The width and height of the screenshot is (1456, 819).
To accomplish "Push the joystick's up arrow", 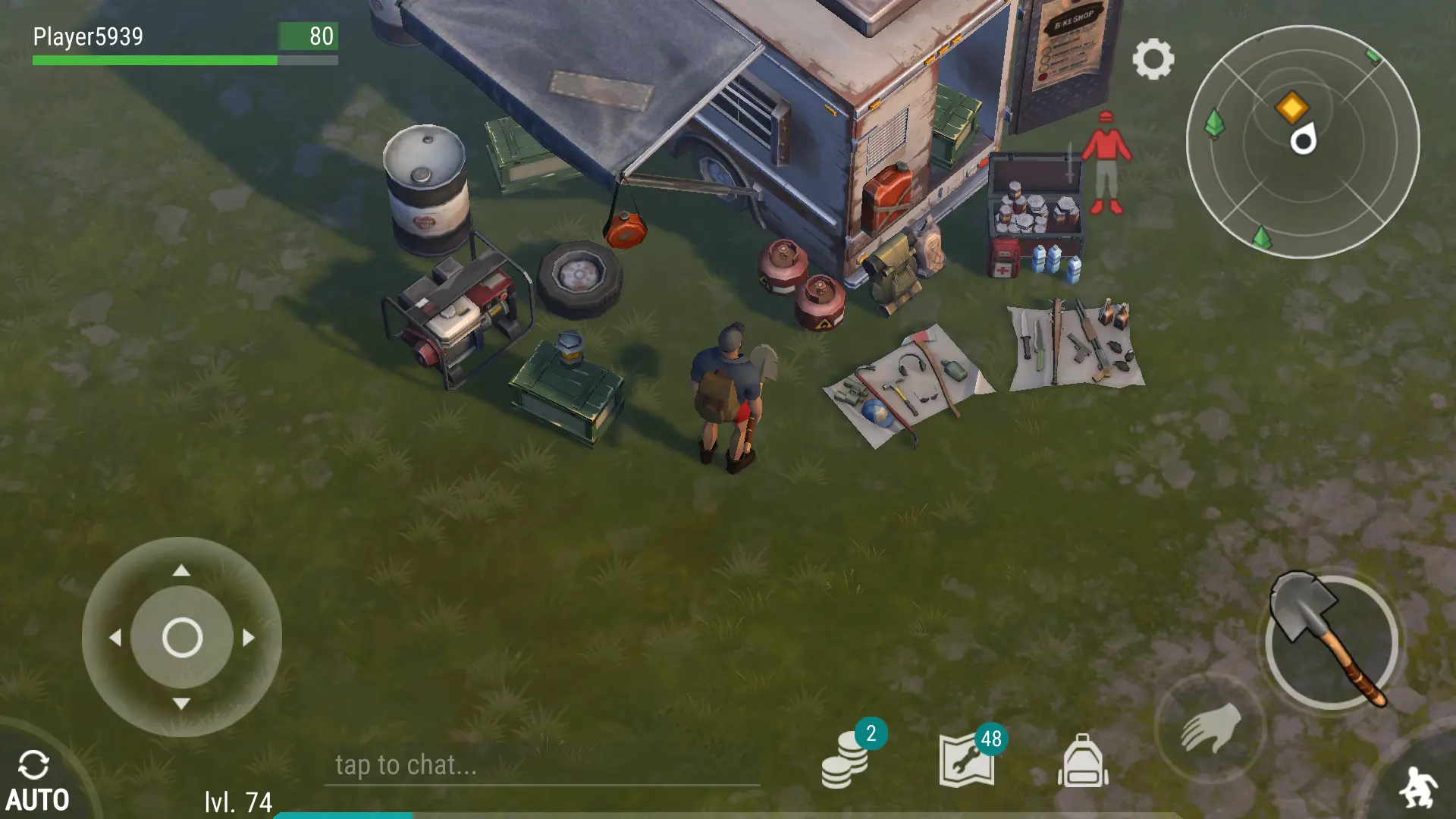I will pyautogui.click(x=181, y=570).
